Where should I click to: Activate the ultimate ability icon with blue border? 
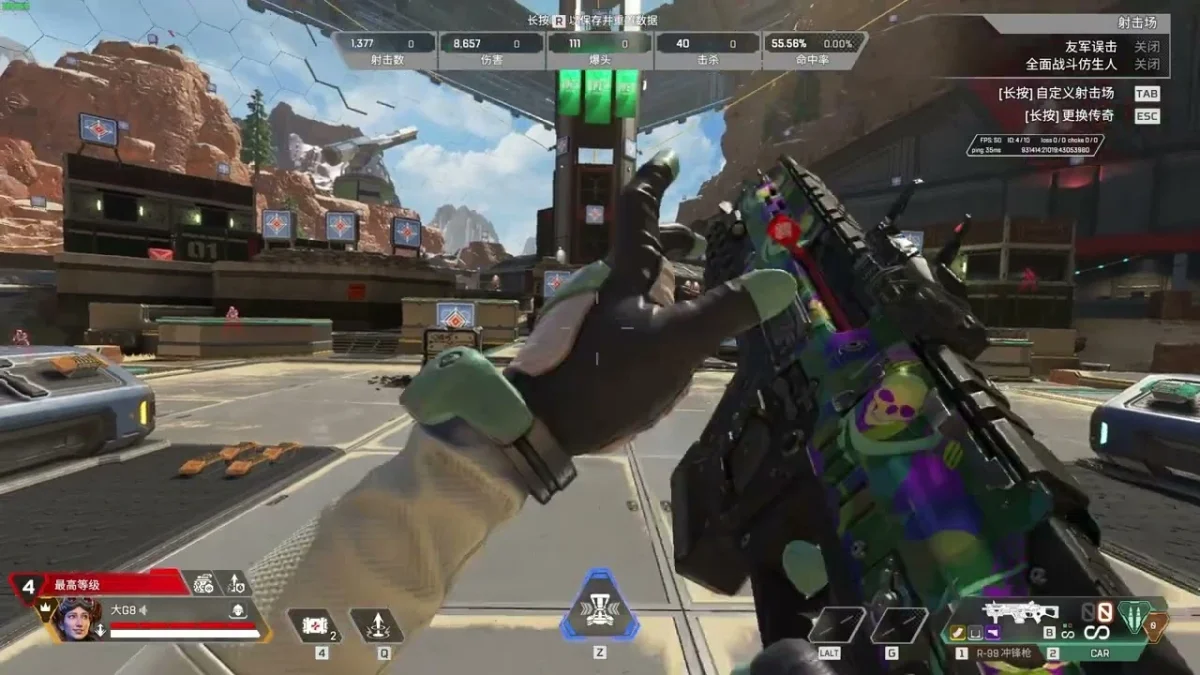(x=598, y=605)
